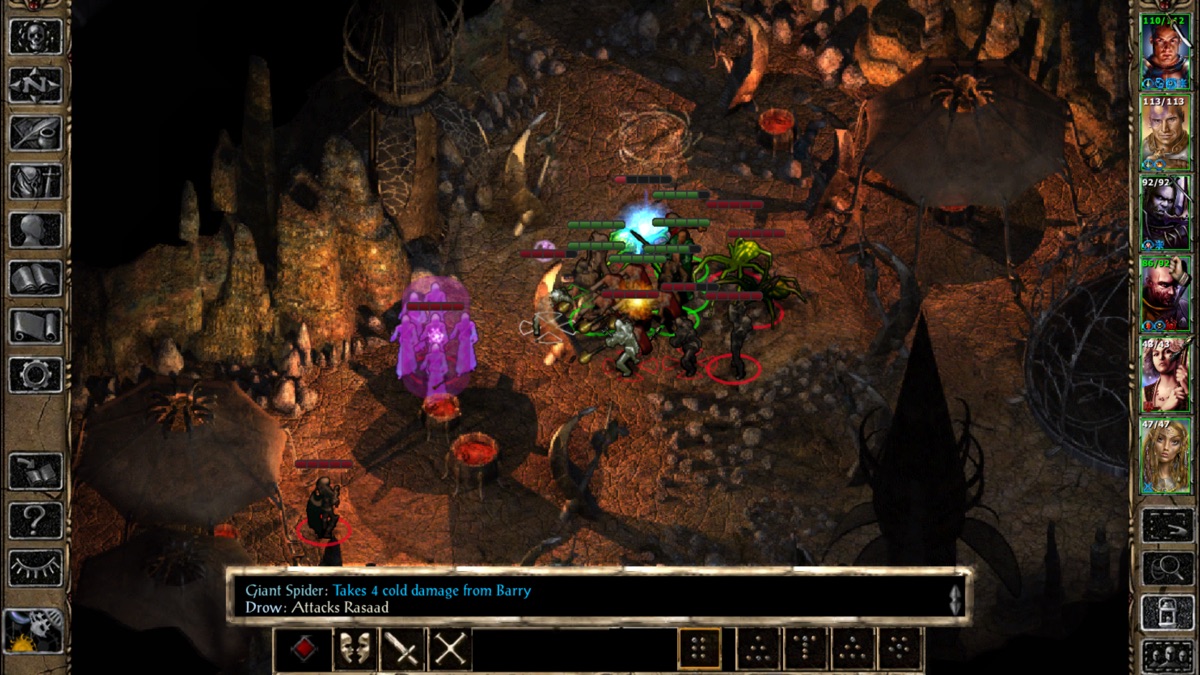Click the skull button in the left sidebar
1200x675 pixels.
[36, 36]
